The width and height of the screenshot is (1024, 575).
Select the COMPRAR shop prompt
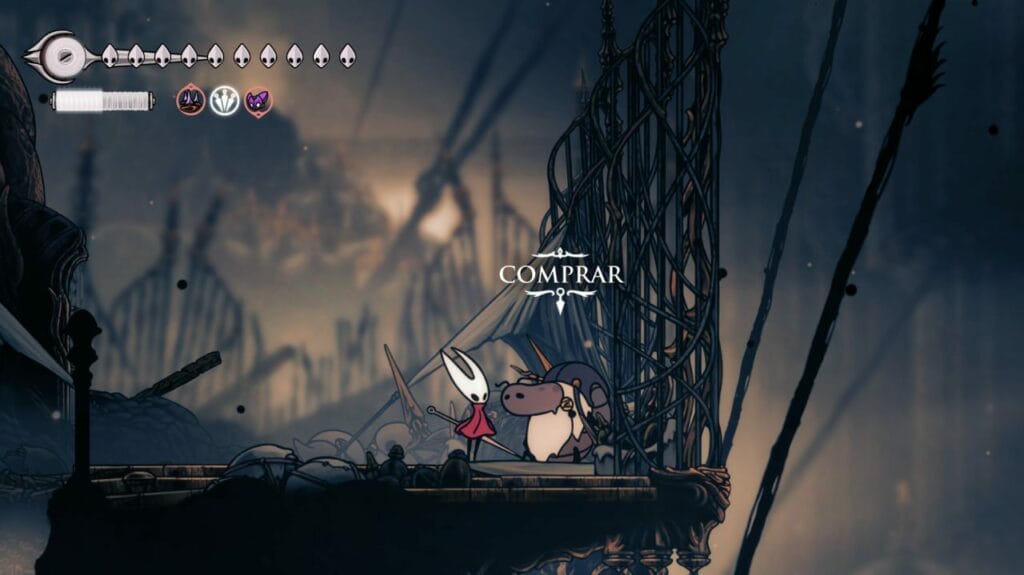click(x=560, y=274)
